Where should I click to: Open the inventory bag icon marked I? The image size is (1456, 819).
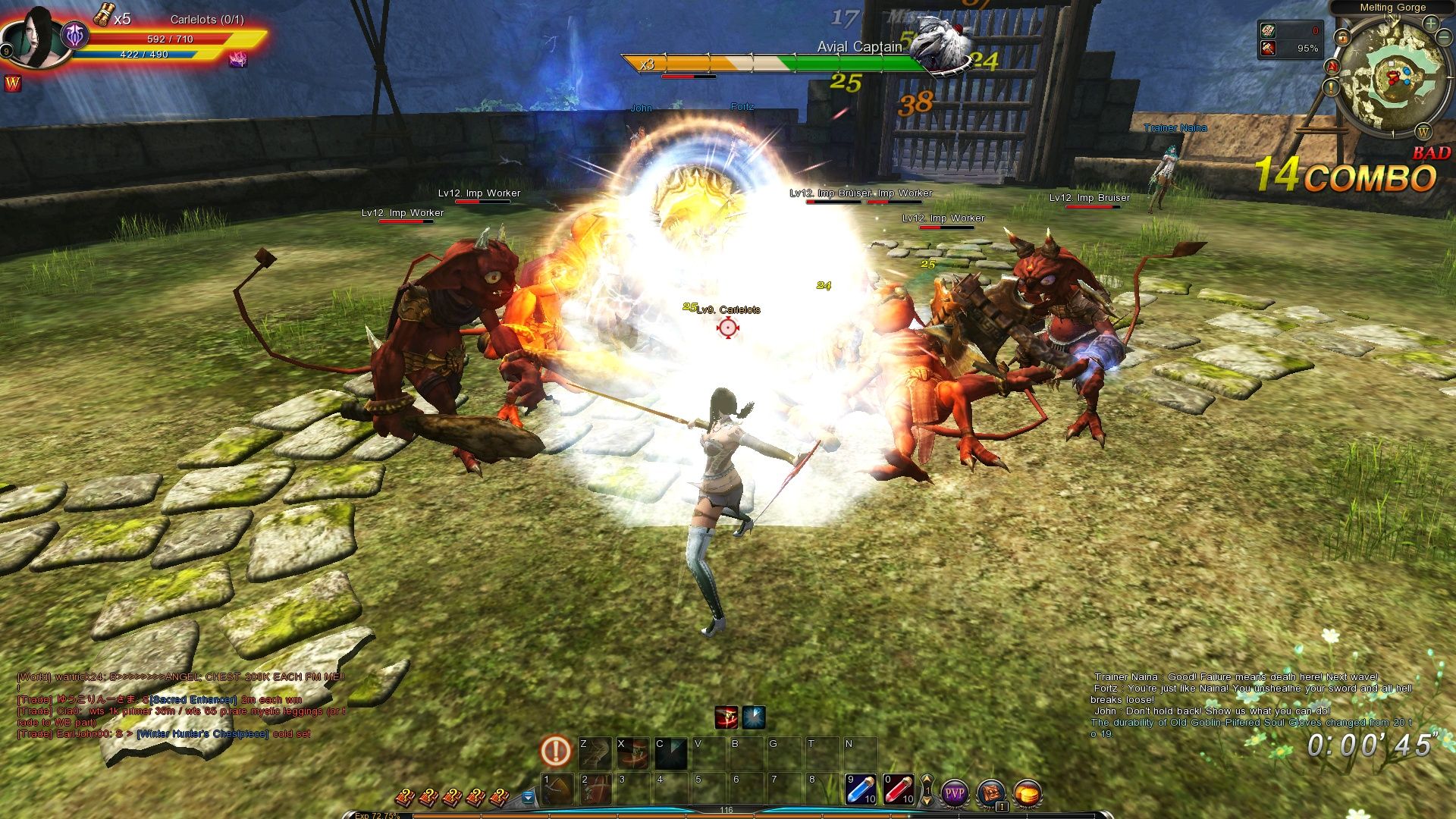(x=991, y=794)
